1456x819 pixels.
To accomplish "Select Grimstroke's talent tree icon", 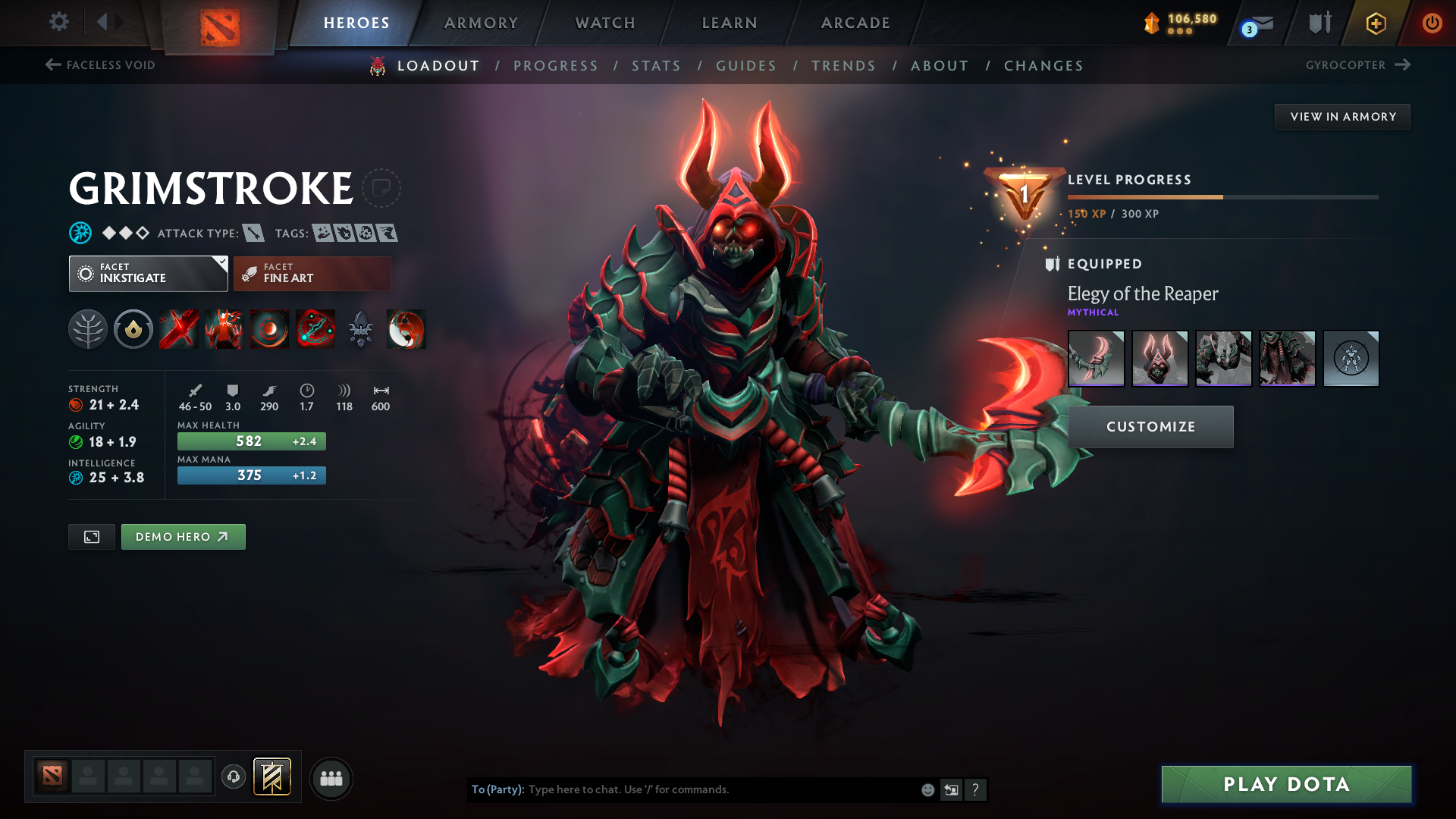I will tap(88, 329).
